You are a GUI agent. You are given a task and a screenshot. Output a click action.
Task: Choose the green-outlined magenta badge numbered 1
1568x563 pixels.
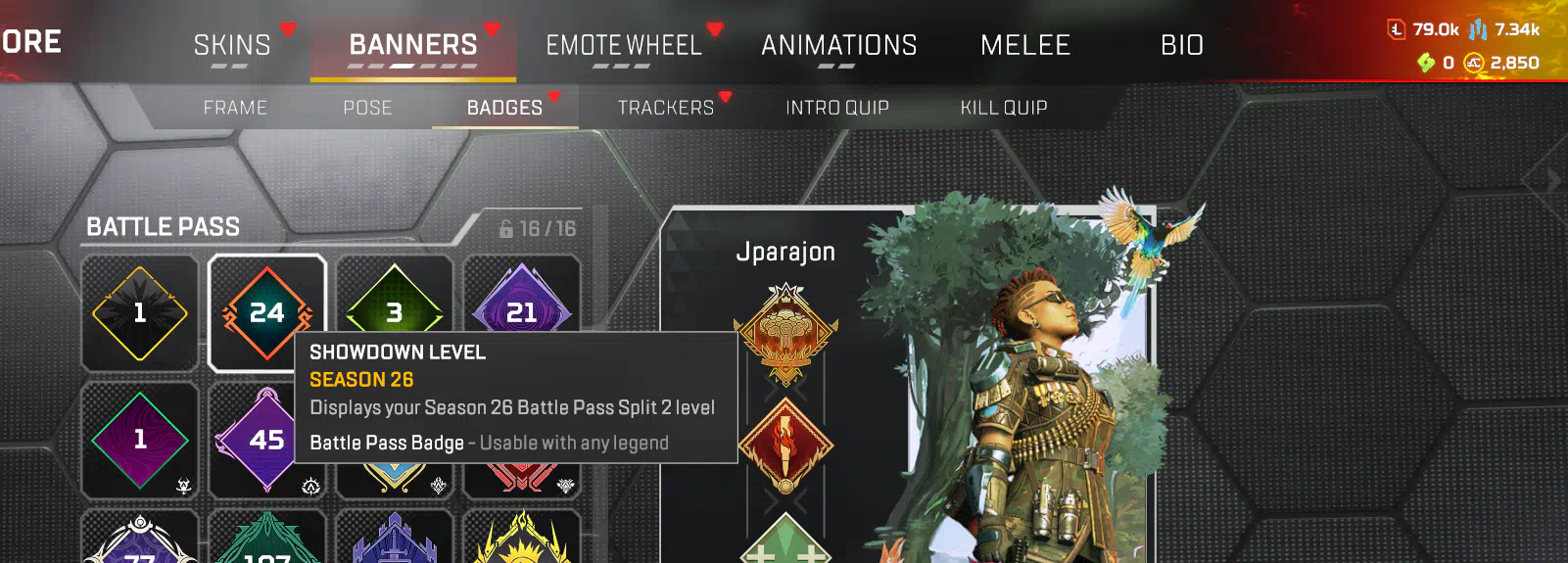[140, 440]
